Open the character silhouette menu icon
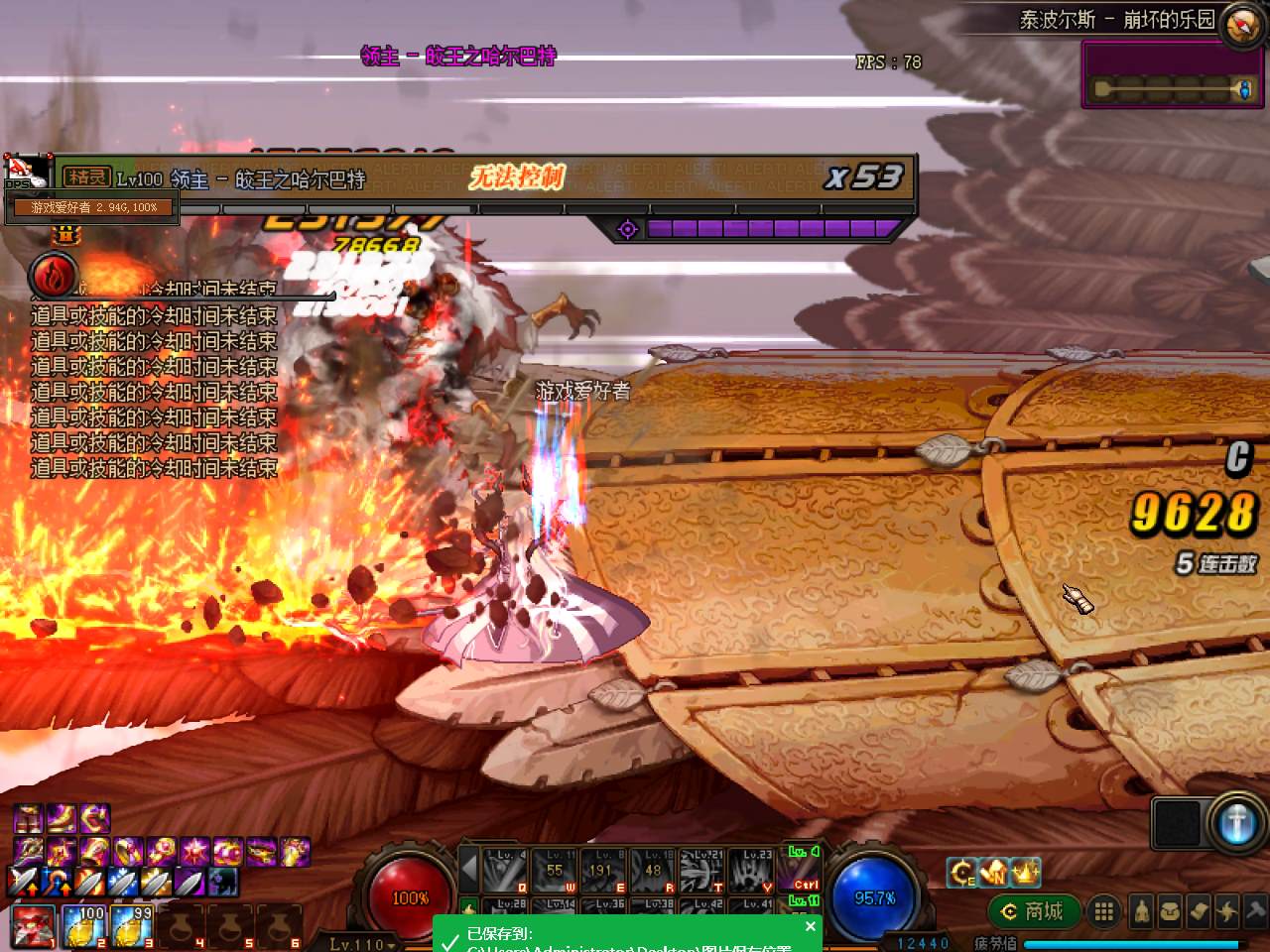 tap(1142, 910)
